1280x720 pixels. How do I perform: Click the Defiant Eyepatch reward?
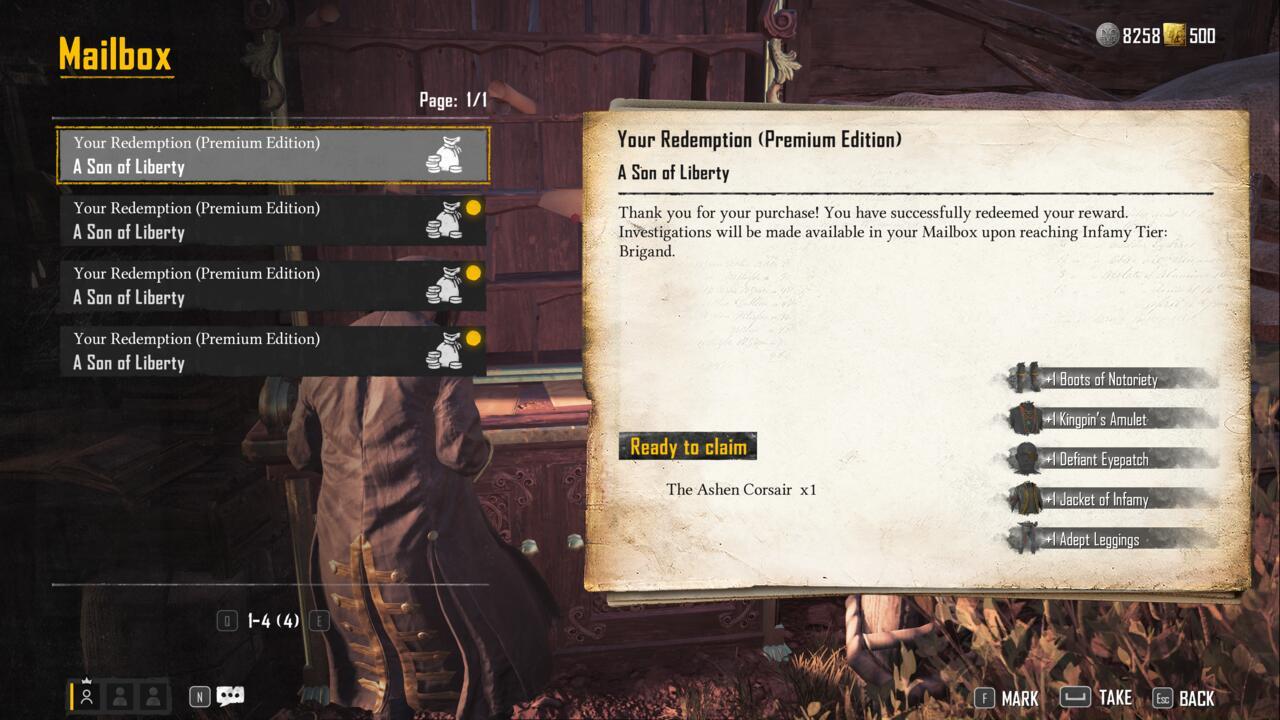coord(1110,459)
